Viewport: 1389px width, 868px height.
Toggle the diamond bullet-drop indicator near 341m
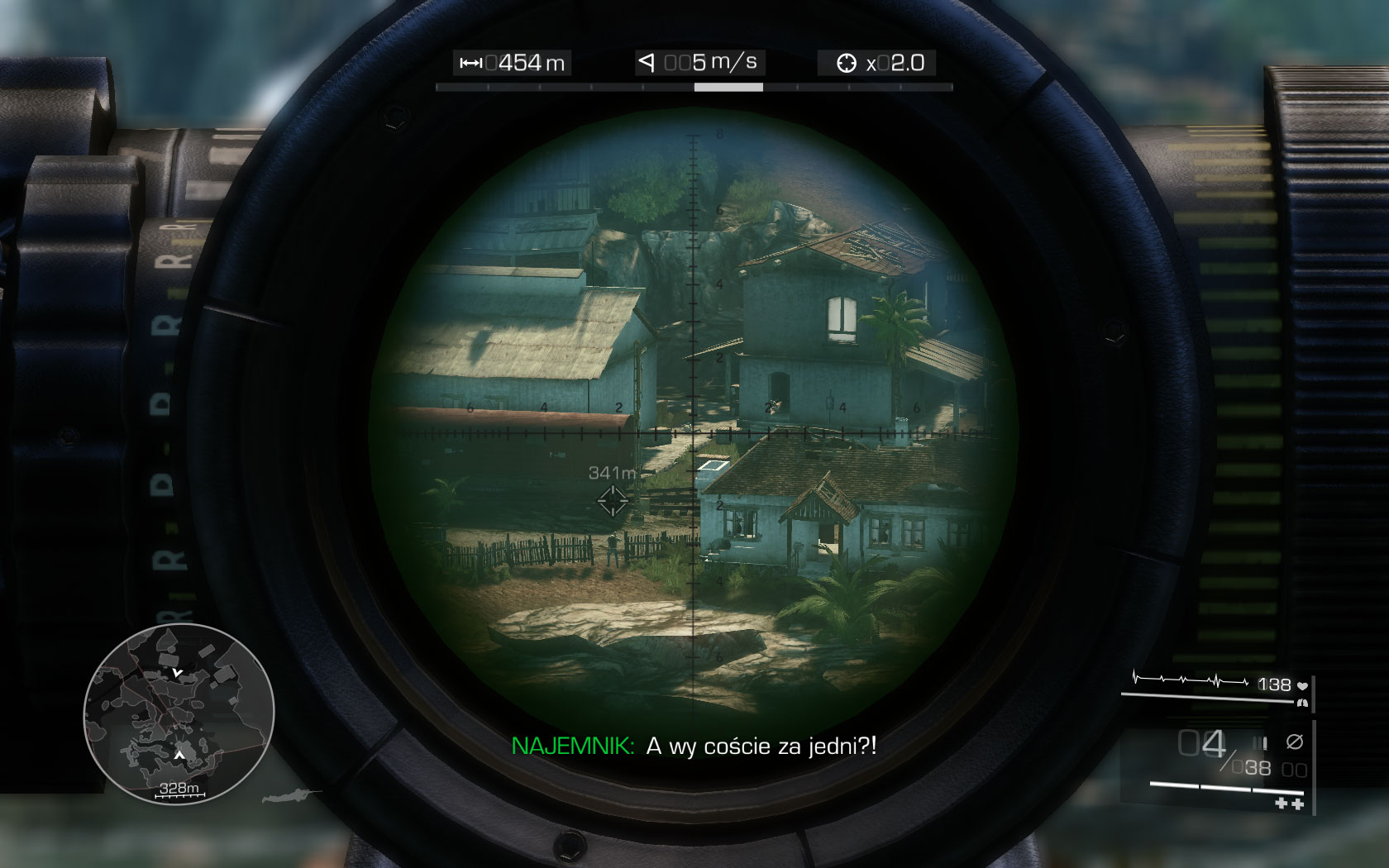[x=612, y=501]
